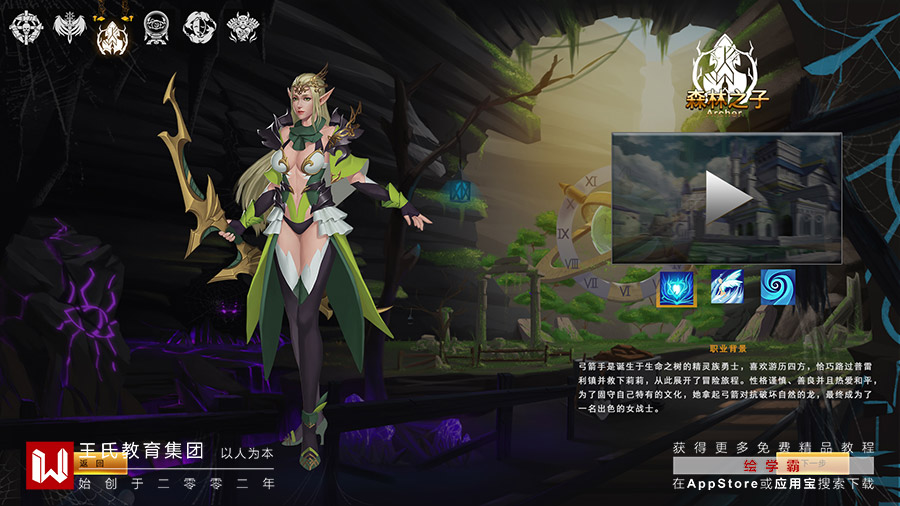The image size is (900, 506).
Task: Play the Archer class preview video
Action: pos(727,198)
